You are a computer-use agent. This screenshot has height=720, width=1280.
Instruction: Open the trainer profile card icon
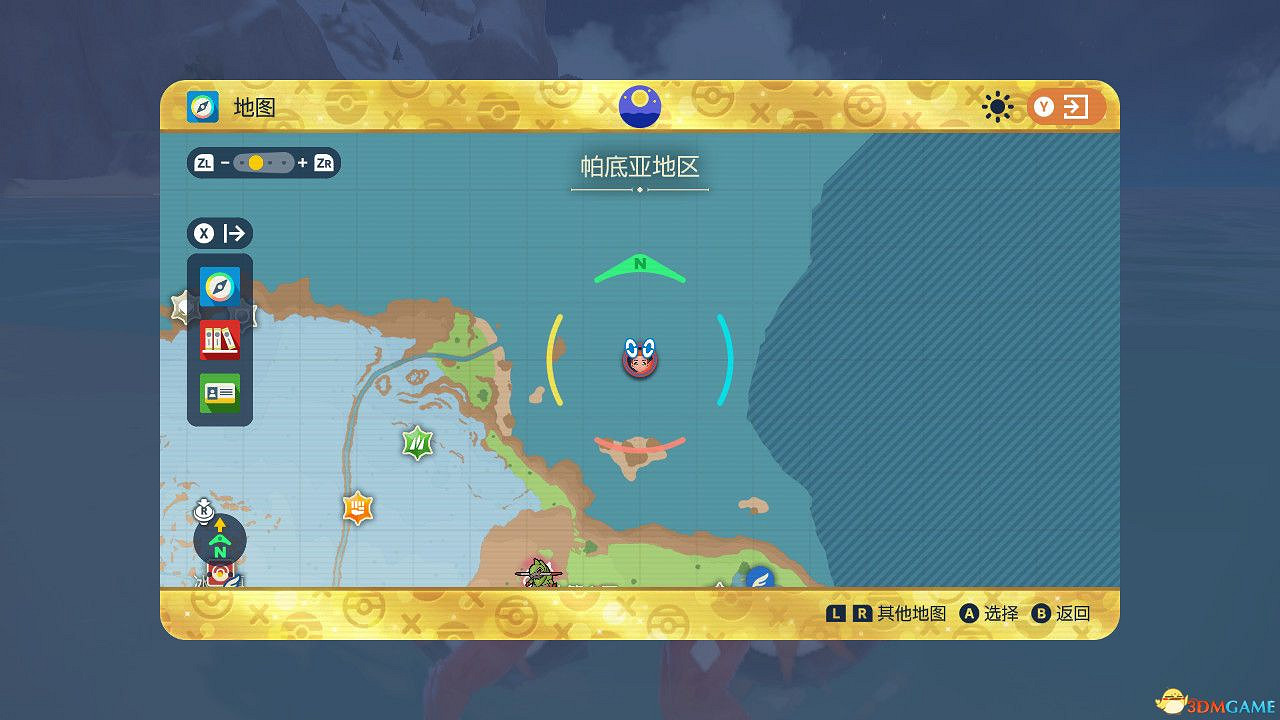(x=219, y=392)
